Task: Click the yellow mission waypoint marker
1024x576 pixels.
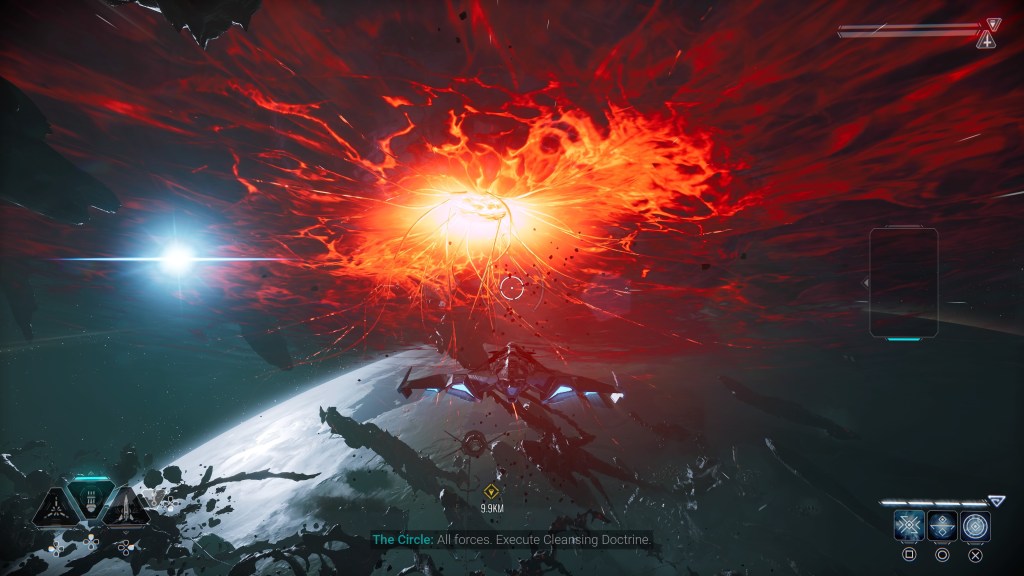Action: coord(491,491)
